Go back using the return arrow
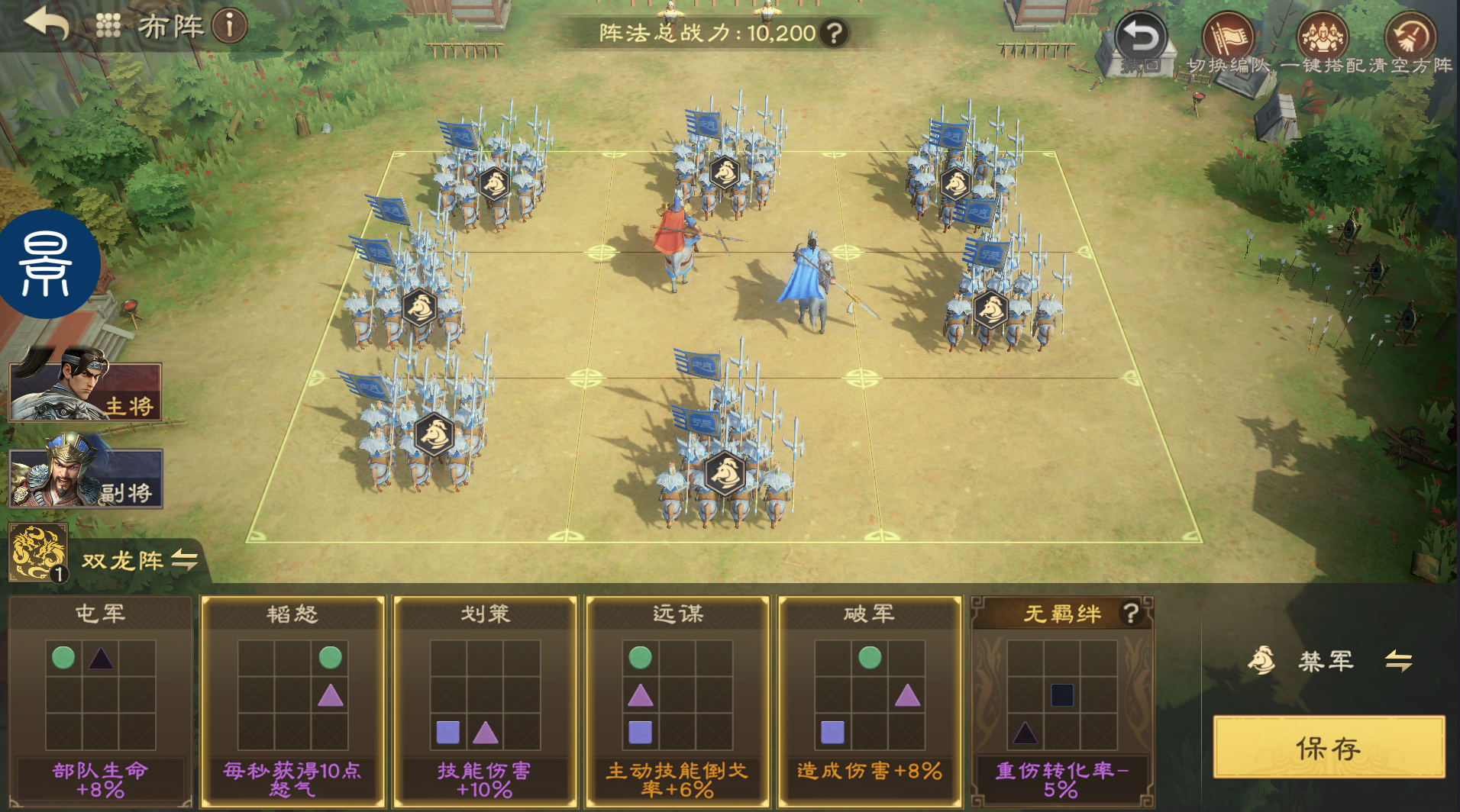Screen dimensions: 1460x812 (47, 24)
